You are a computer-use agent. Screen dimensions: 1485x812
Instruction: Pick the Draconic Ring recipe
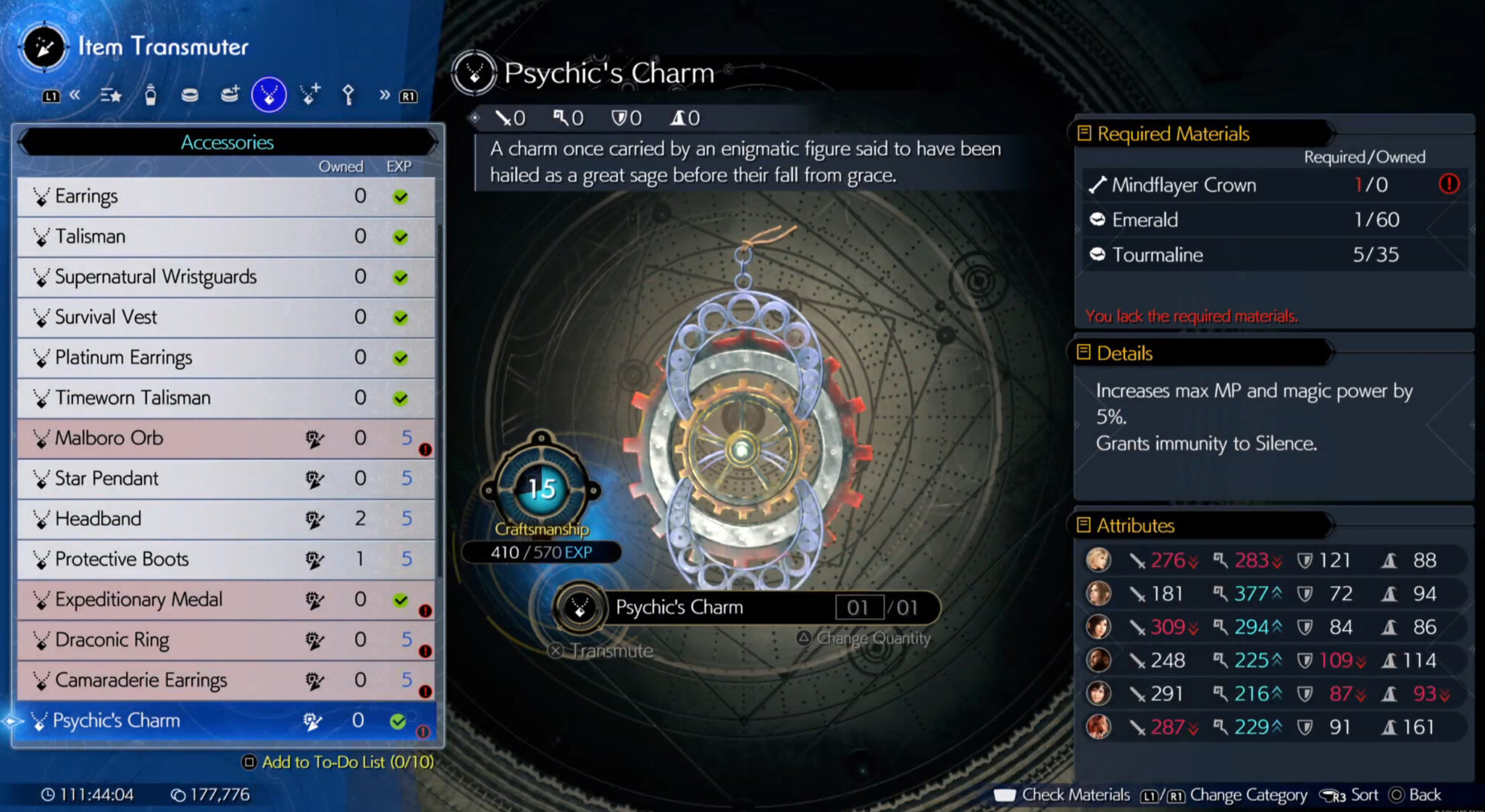click(x=226, y=640)
